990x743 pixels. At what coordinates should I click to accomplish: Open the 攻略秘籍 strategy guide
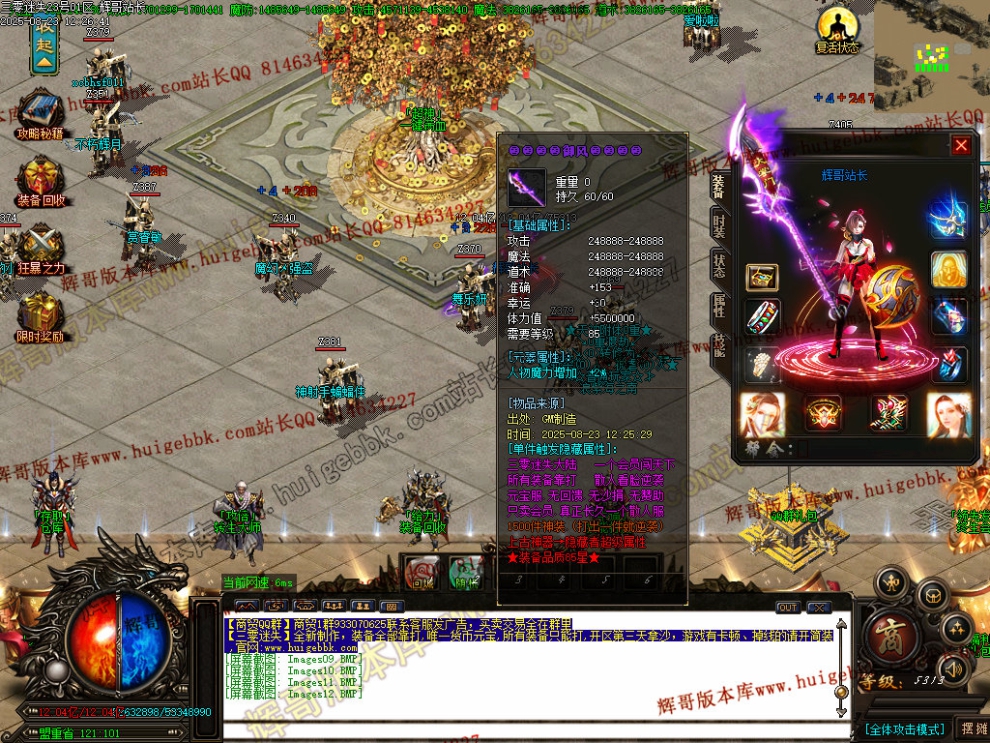(x=40, y=112)
